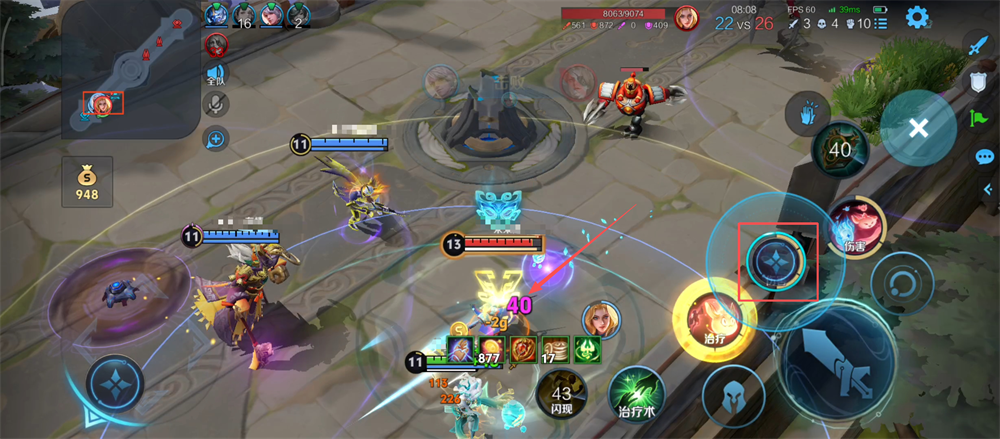
Task: Open the minimap
Action: tap(128, 68)
